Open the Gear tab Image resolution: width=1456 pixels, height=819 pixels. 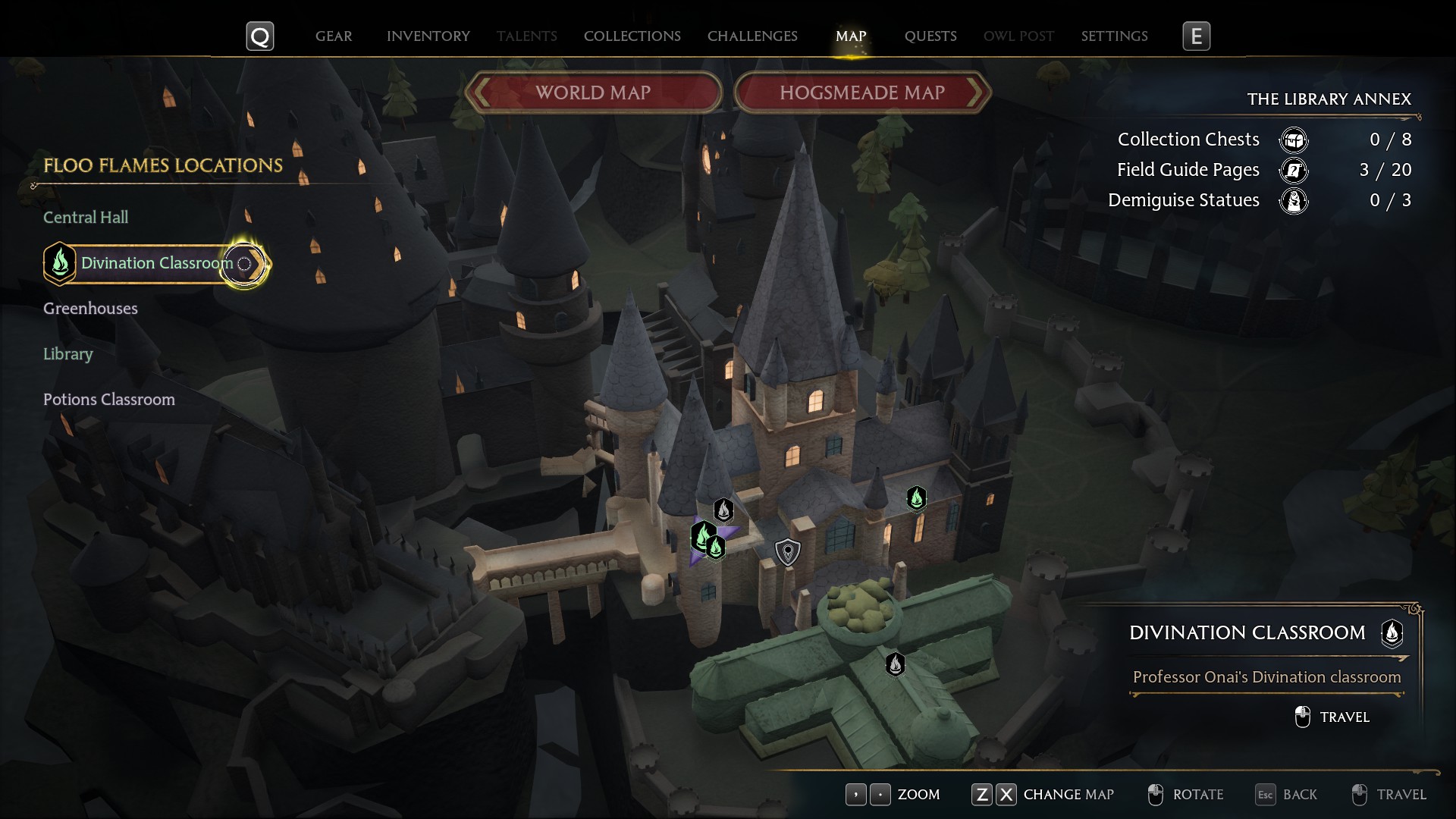tap(334, 36)
